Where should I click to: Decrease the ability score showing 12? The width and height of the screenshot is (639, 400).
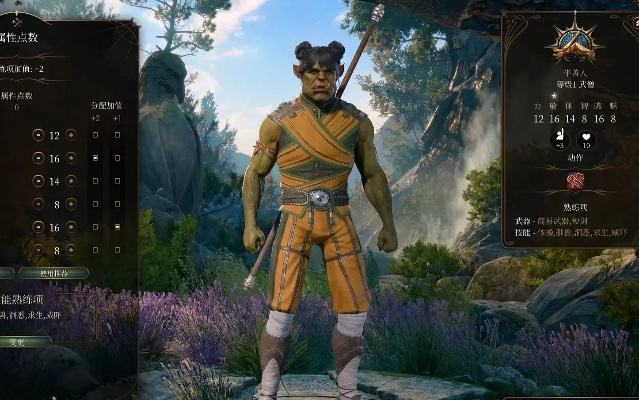38,135
